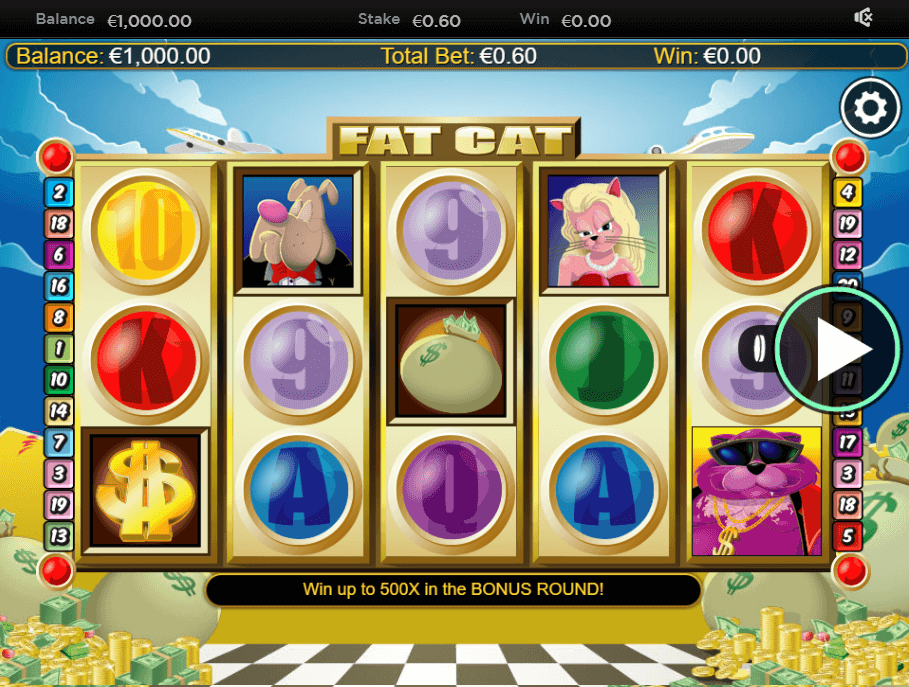Choose payline number 17 marker
The height and width of the screenshot is (687, 909).
(848, 442)
